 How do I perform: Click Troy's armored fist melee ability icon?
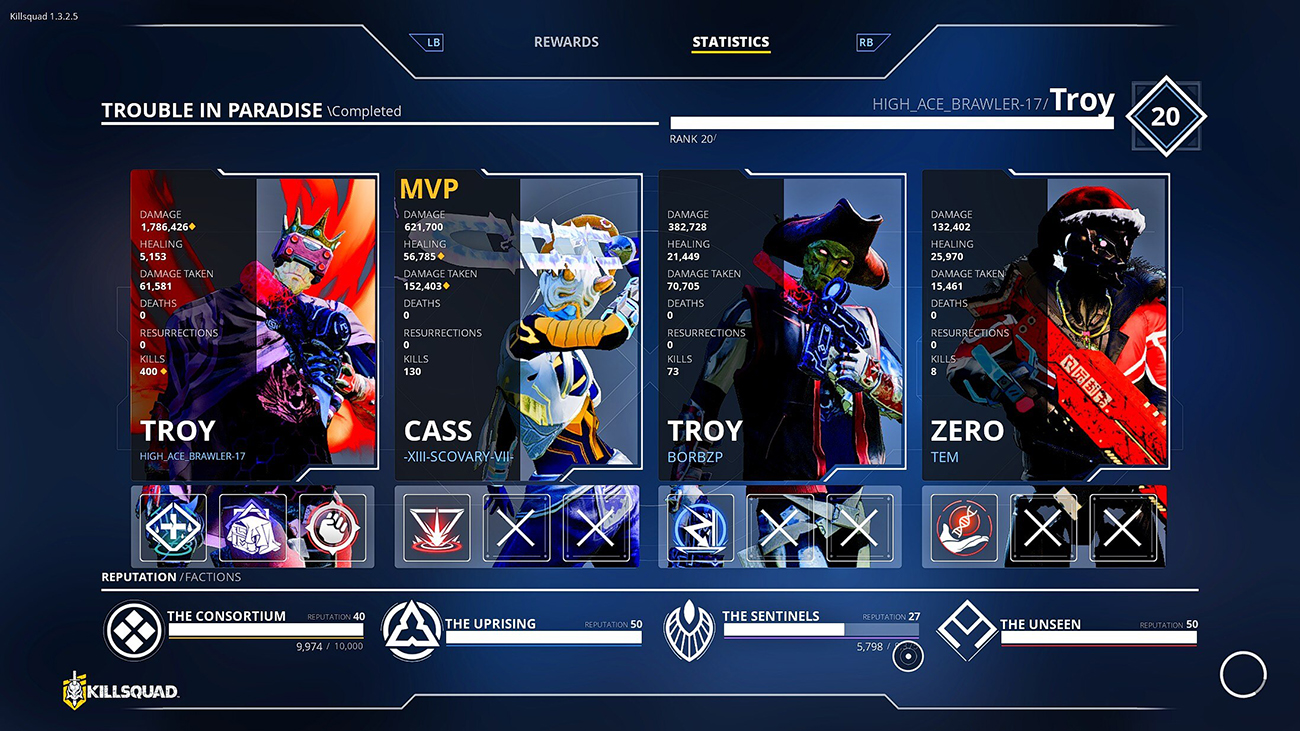[x=251, y=525]
